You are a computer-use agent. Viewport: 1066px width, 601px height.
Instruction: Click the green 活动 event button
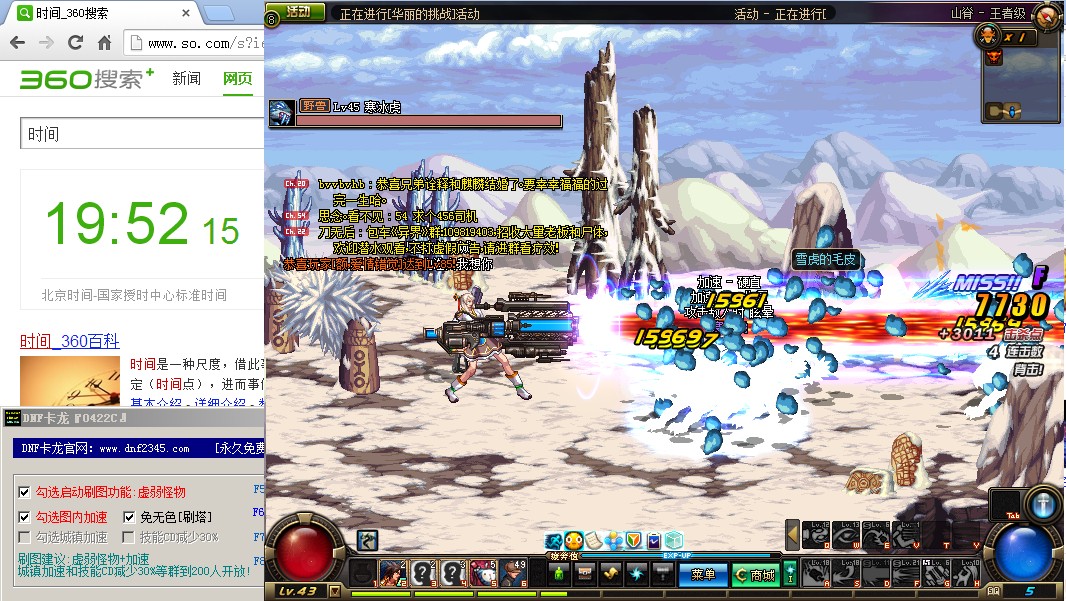point(298,12)
